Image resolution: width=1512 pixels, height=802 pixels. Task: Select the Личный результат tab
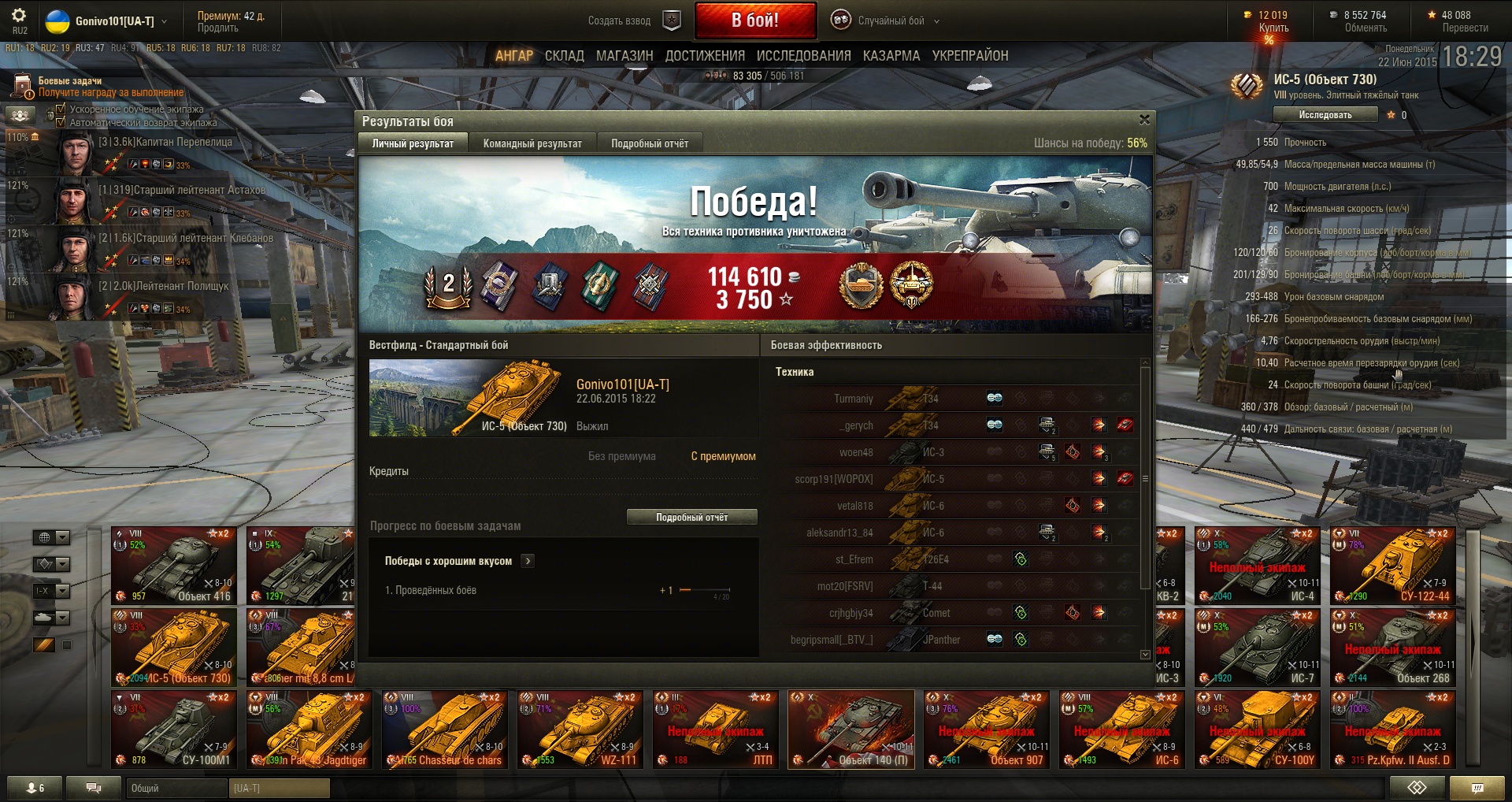pyautogui.click(x=413, y=143)
